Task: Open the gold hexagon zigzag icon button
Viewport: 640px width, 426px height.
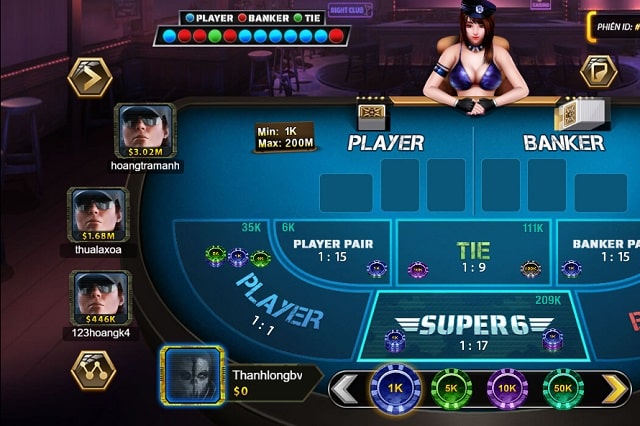Action: (93, 369)
